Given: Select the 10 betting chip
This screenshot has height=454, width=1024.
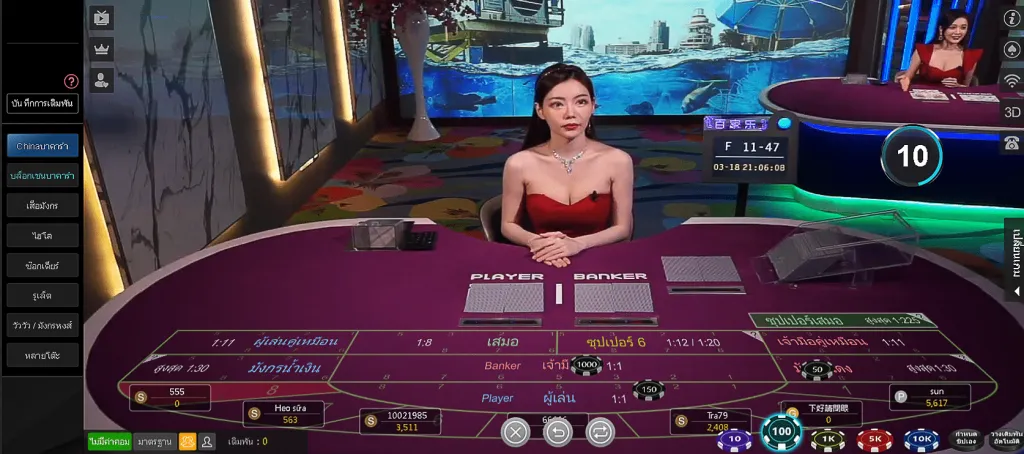Looking at the screenshot, I should (x=734, y=438).
